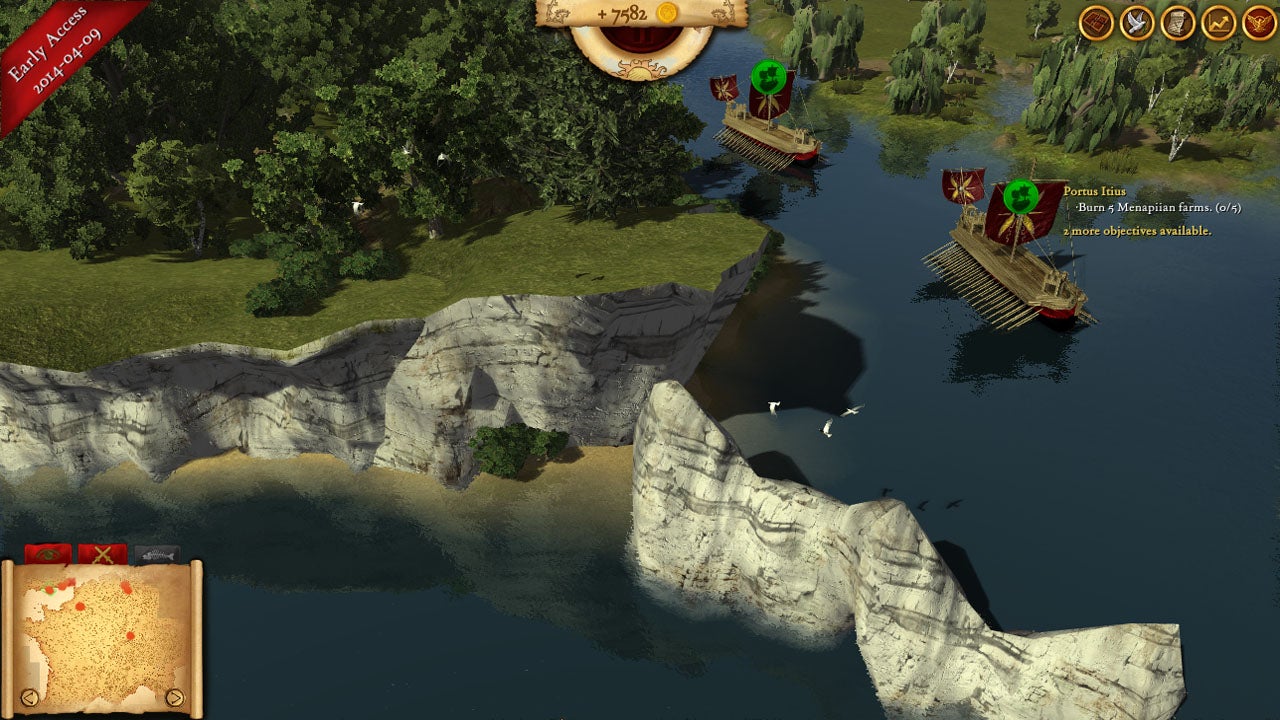Pause the game with the dial button
The width and height of the screenshot is (1280, 720).
(641, 41)
